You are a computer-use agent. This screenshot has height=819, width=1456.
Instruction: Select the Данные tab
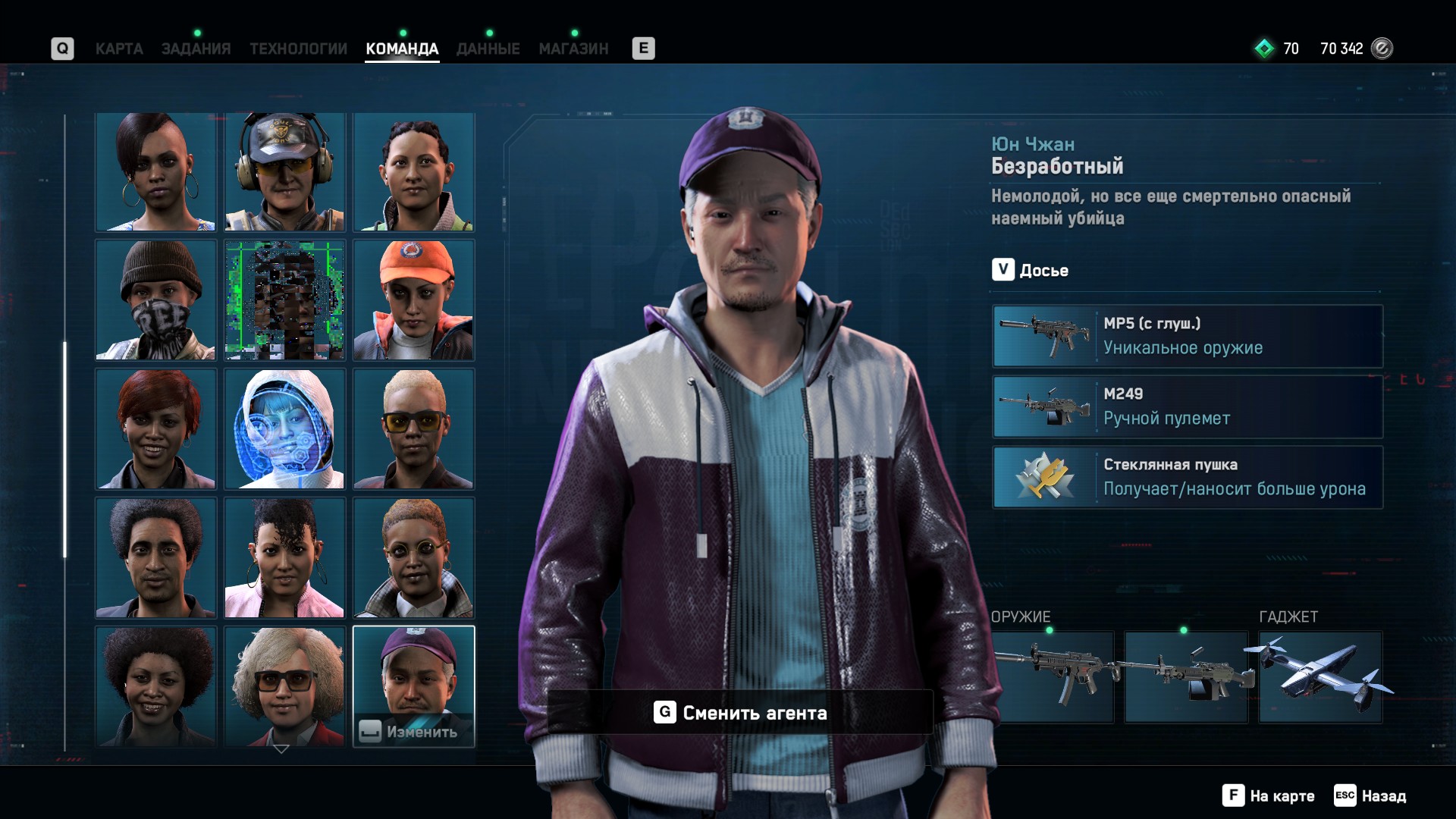[488, 49]
